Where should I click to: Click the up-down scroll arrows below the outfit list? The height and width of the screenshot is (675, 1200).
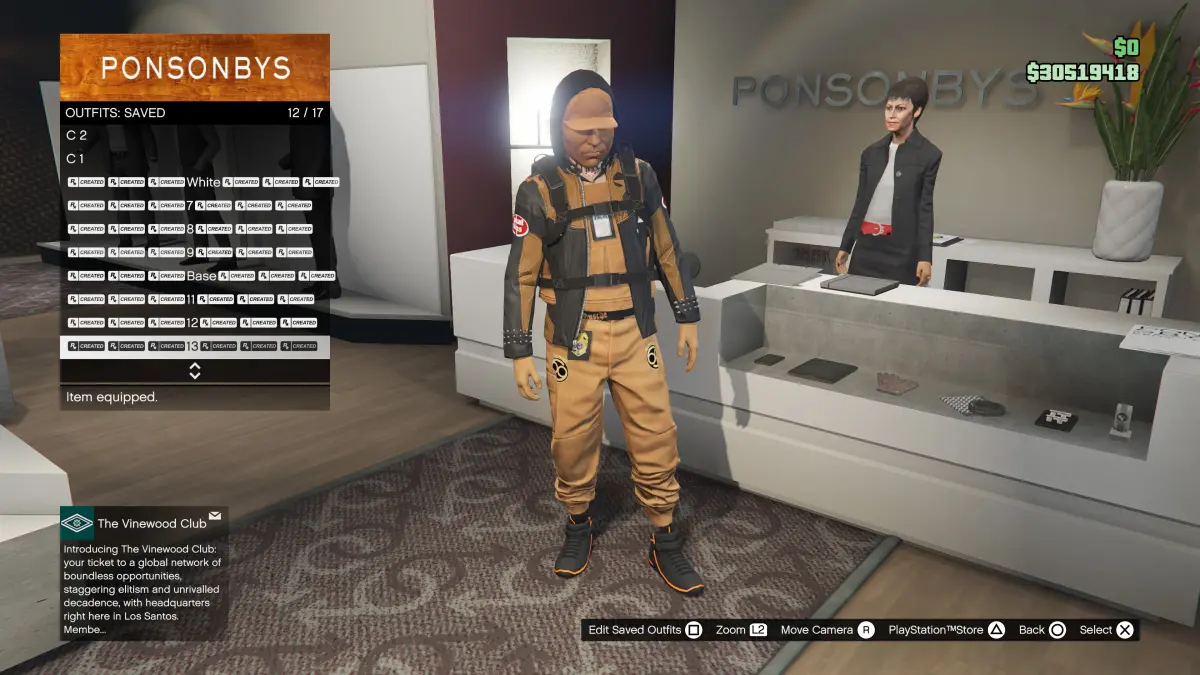click(195, 371)
